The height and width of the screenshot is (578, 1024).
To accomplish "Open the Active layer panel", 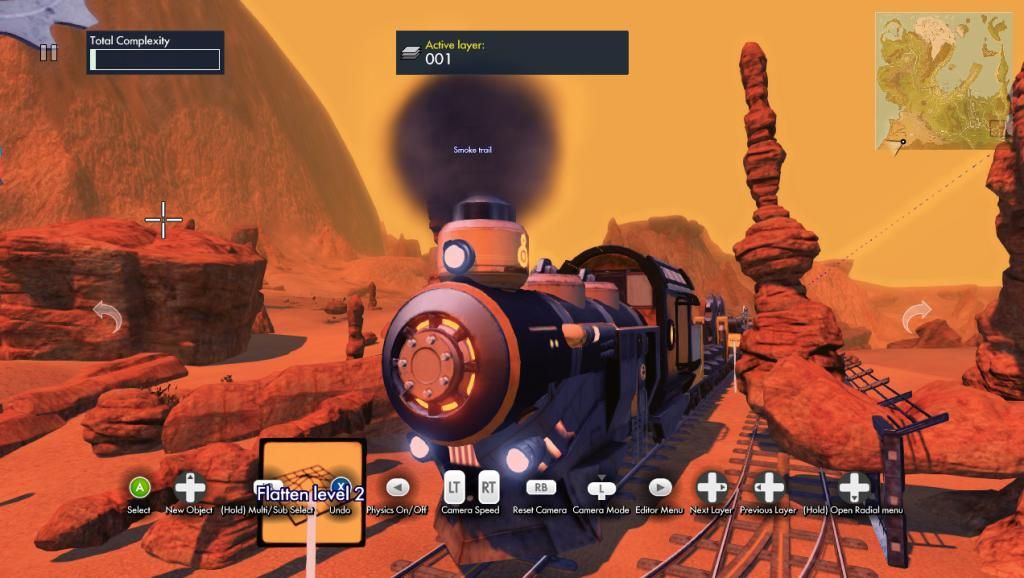I will [x=512, y=52].
